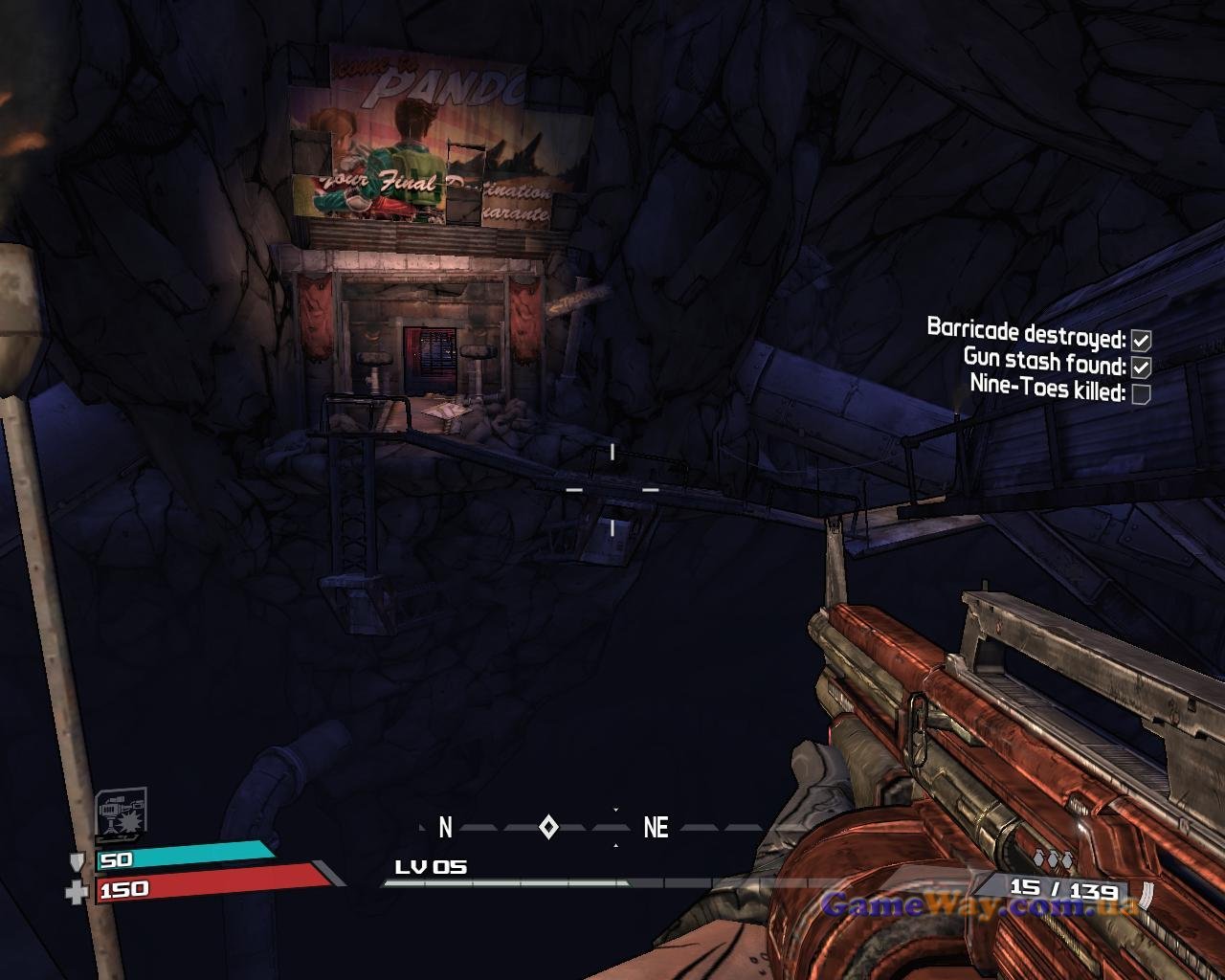The height and width of the screenshot is (980, 1225).
Task: Activate the turret action skill icon
Action: [122, 815]
